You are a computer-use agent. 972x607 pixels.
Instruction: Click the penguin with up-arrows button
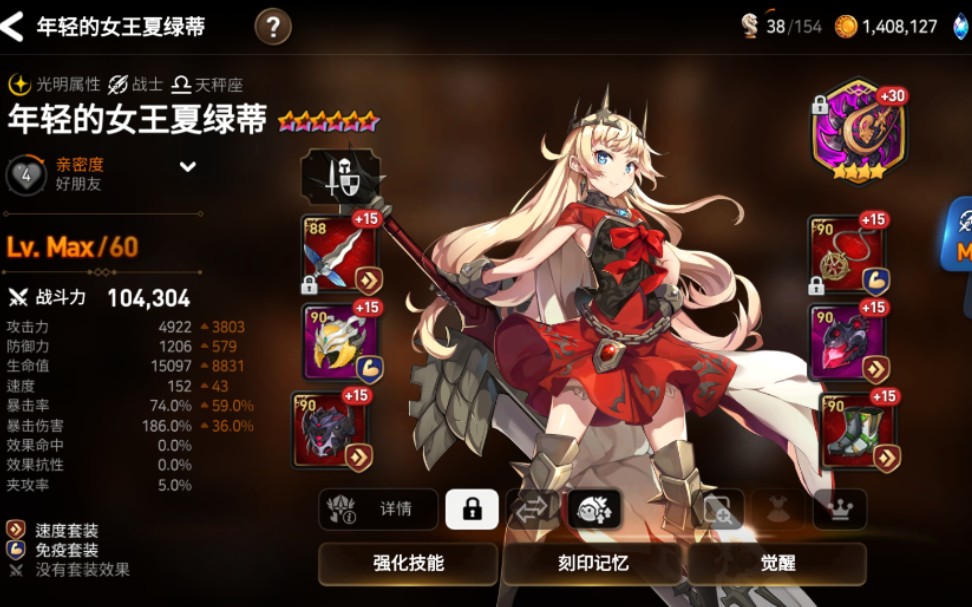[x=595, y=509]
